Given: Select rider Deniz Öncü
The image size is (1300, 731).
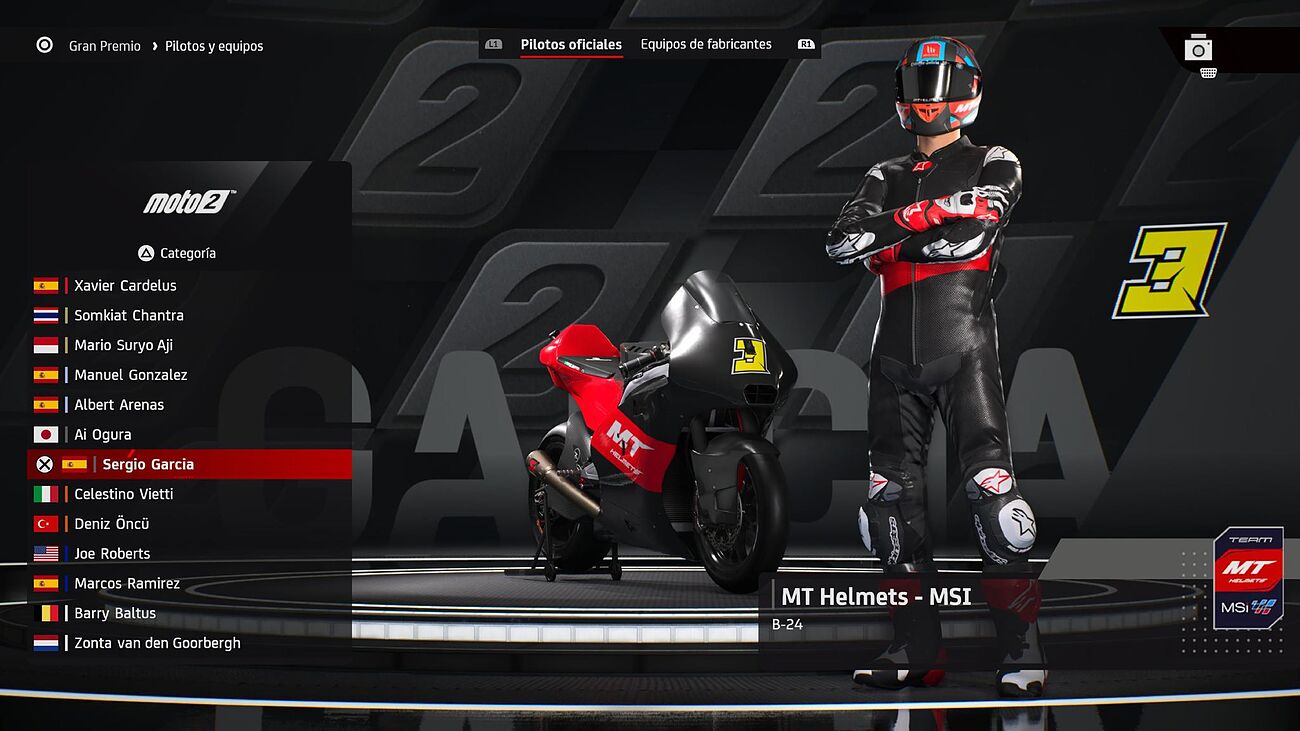Looking at the screenshot, I should pyautogui.click(x=112, y=524).
